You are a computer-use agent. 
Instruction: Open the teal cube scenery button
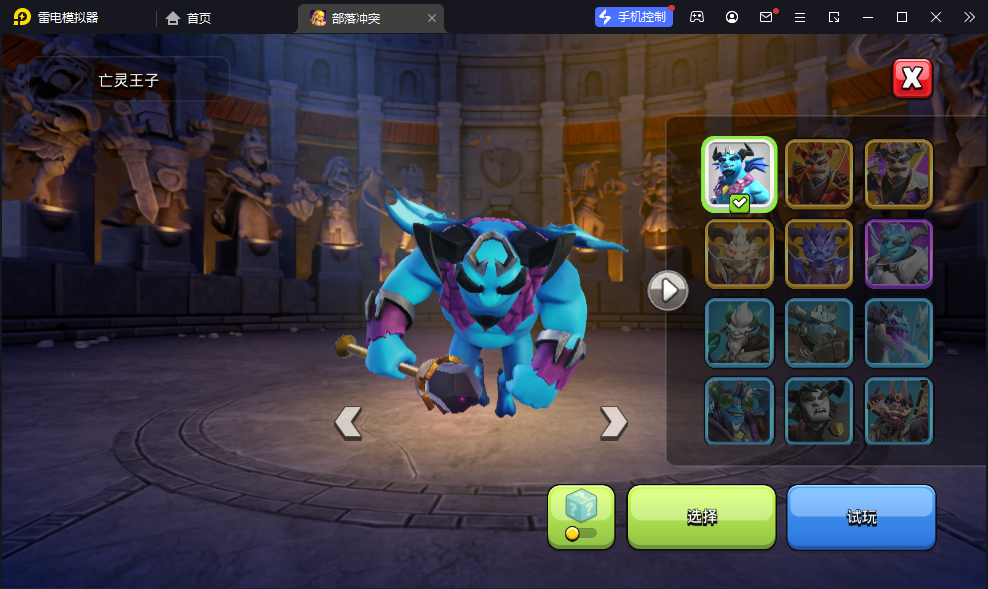pos(581,516)
